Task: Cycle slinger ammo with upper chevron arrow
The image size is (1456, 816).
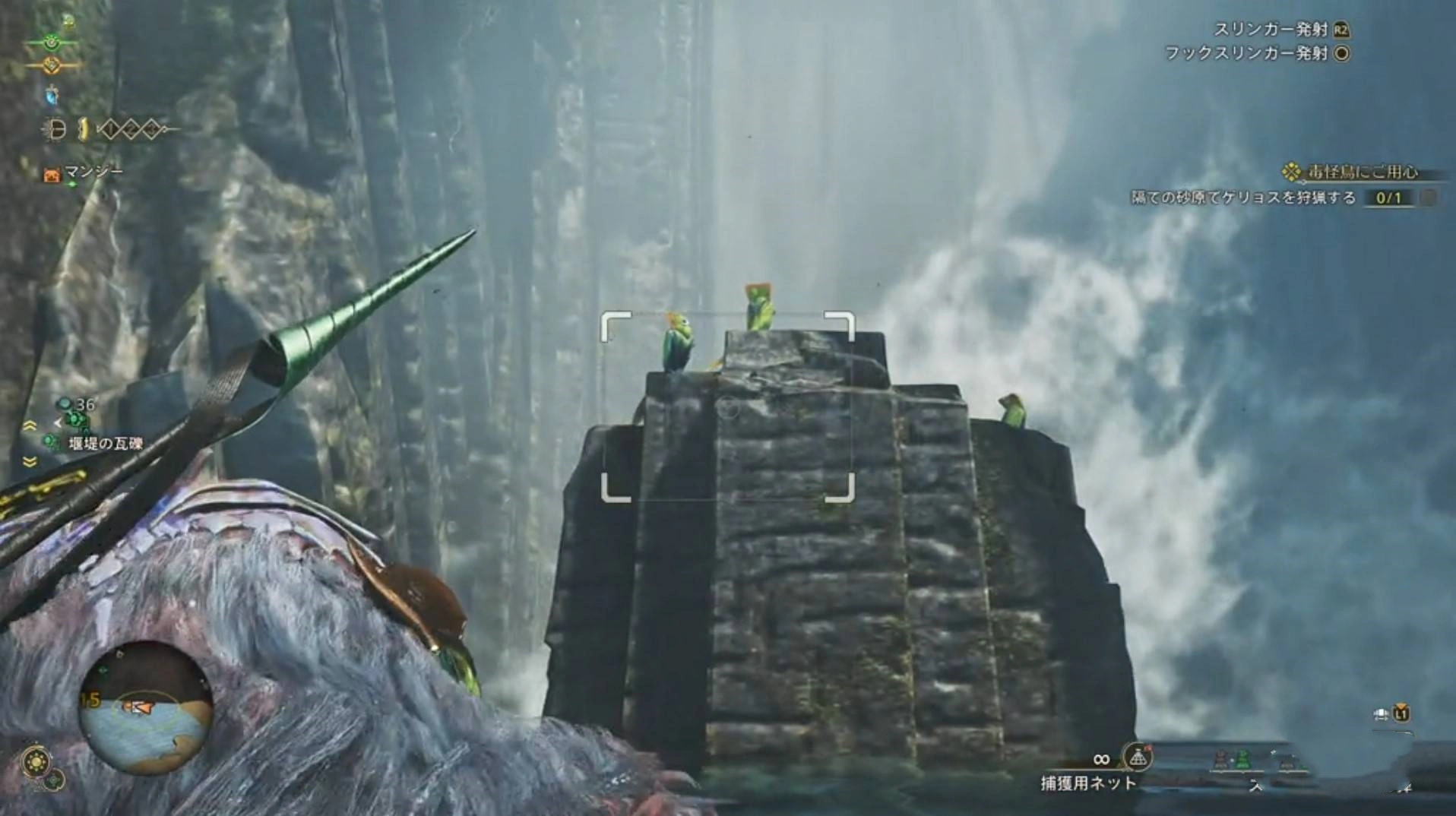Action: click(x=30, y=426)
